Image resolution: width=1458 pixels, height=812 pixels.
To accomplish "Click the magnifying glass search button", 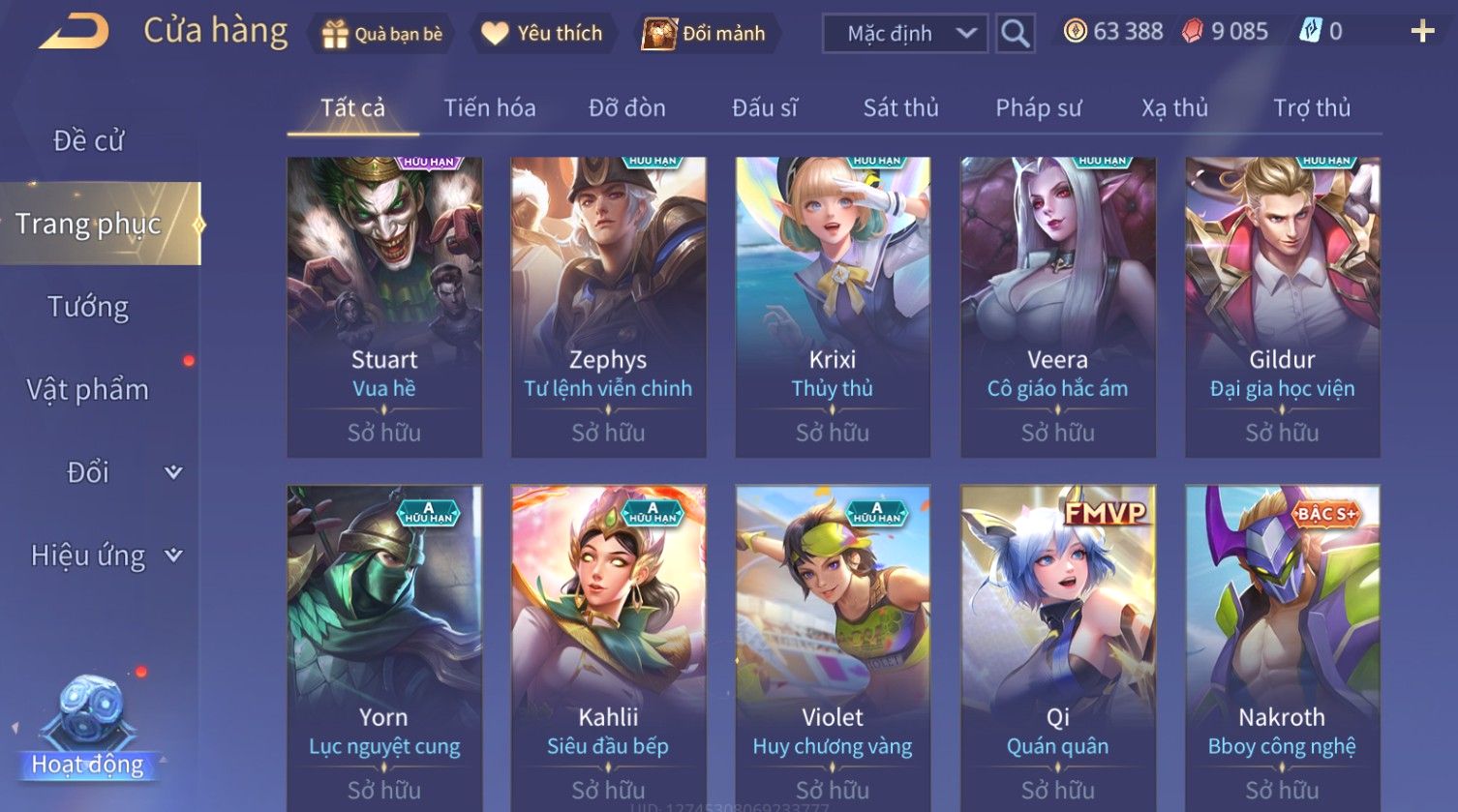I will pyautogui.click(x=1015, y=34).
